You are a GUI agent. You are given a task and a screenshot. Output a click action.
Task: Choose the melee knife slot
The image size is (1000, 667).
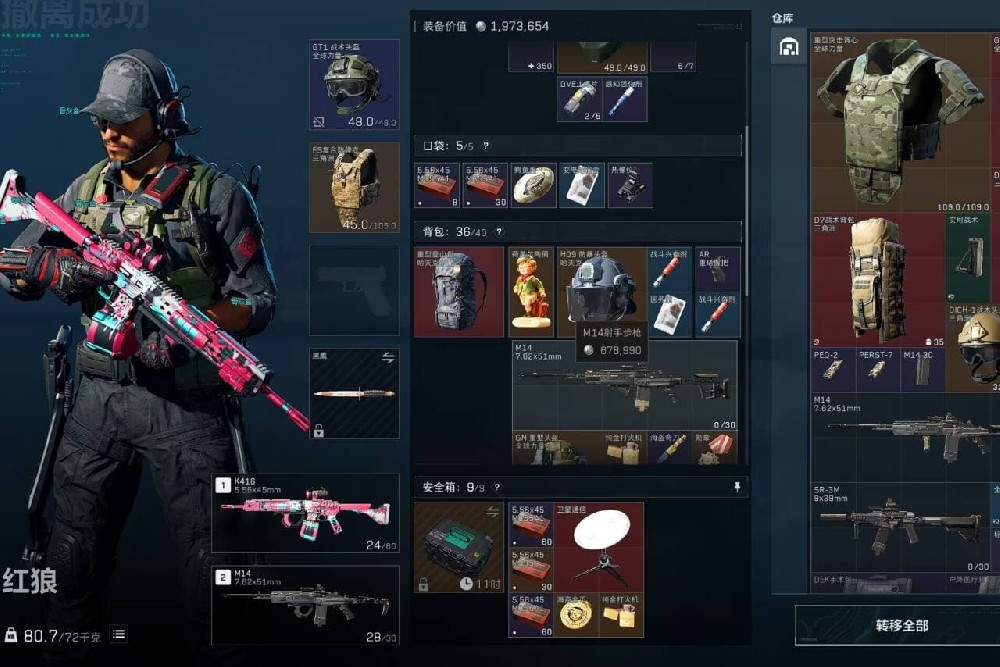(x=354, y=393)
